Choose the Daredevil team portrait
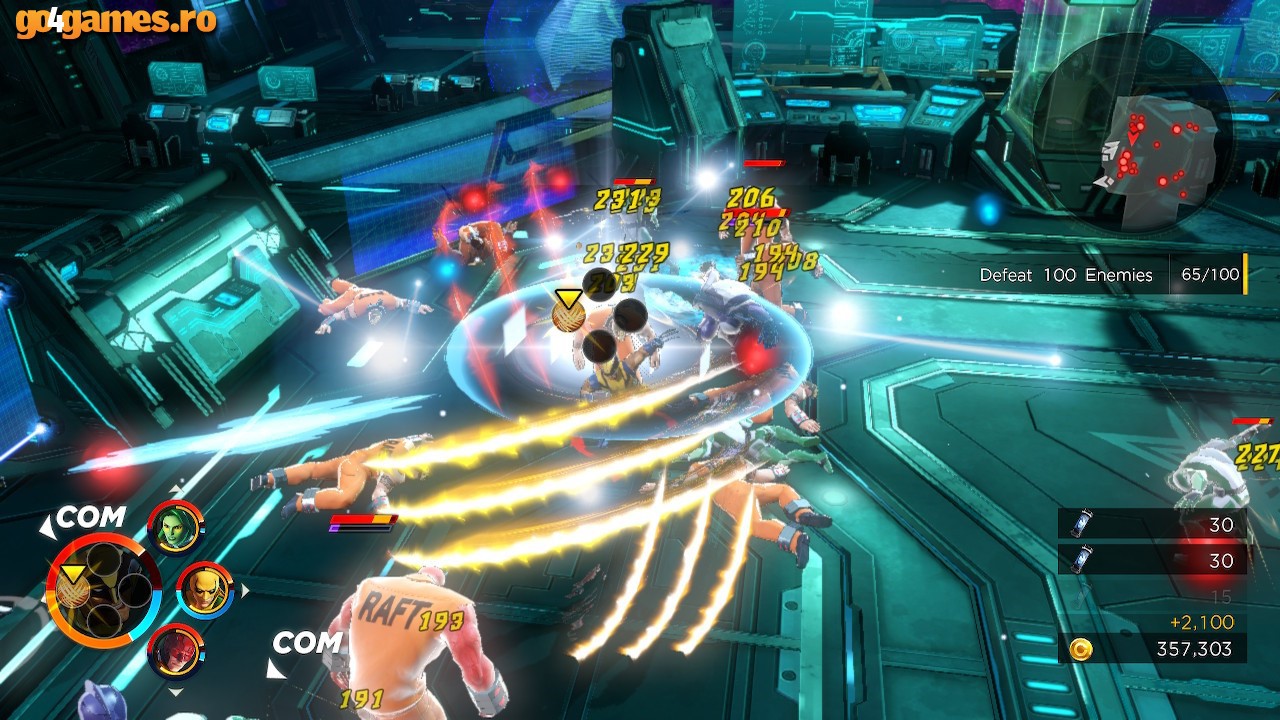Screen dimensions: 1280x720 click(176, 653)
